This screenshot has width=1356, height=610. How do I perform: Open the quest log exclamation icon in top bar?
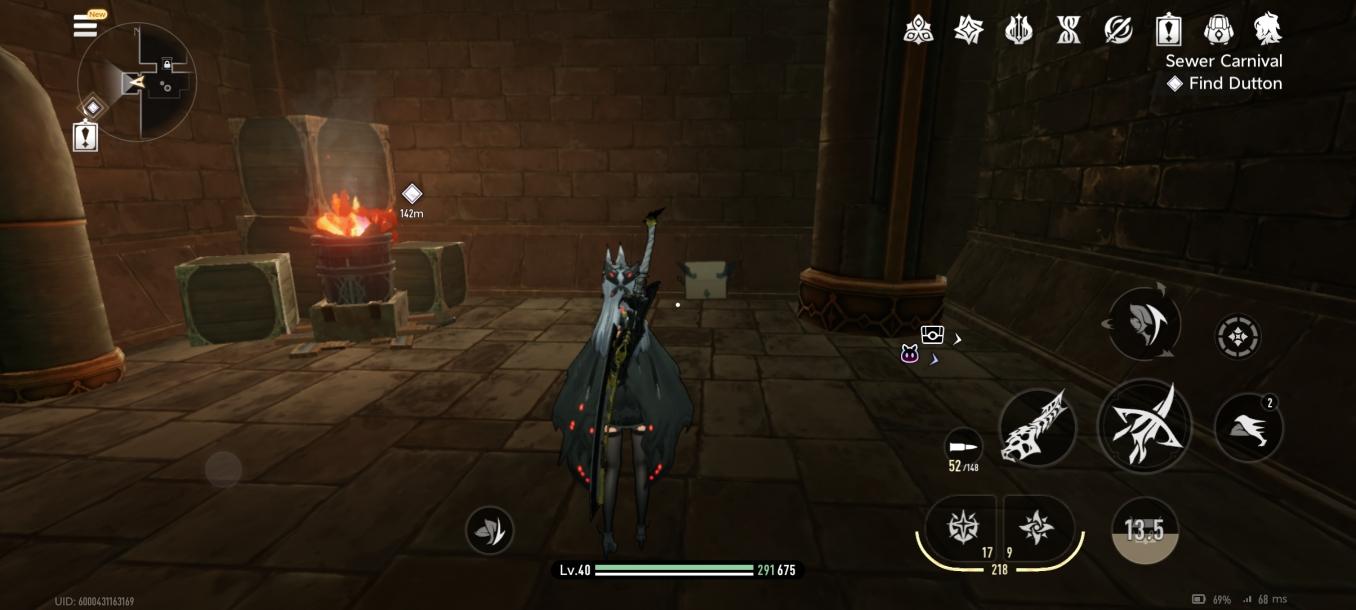point(1168,30)
